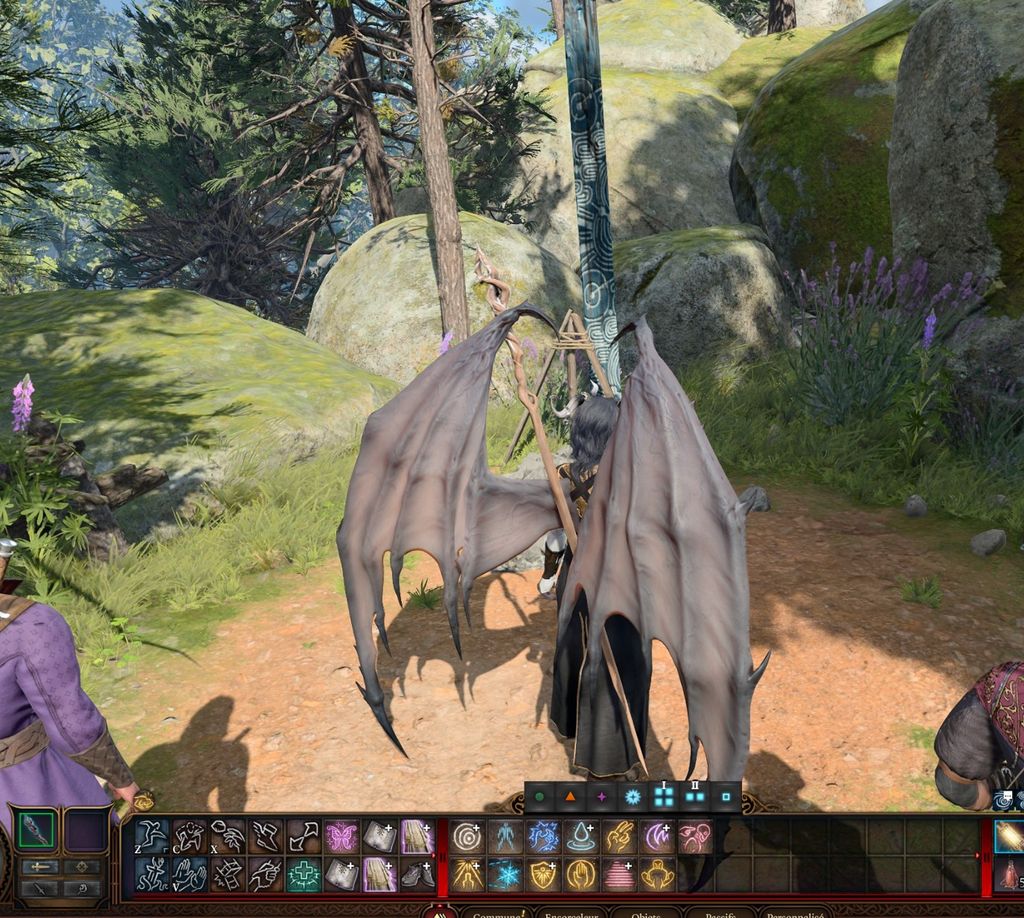Activate the pink butterfly ability
Screen dimensions: 1024x918
pos(341,836)
